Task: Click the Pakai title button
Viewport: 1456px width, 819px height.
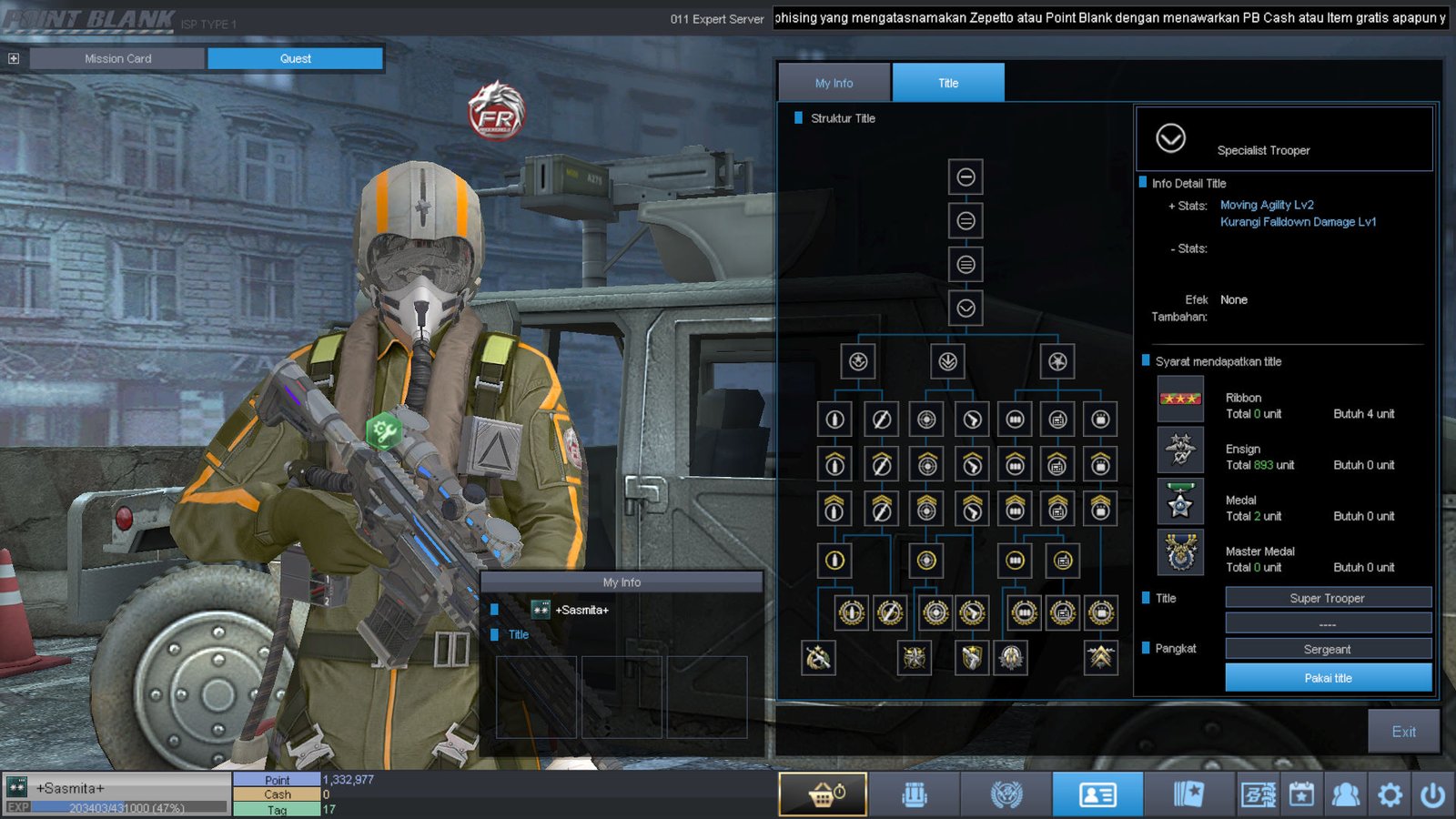Action: coord(1328,678)
